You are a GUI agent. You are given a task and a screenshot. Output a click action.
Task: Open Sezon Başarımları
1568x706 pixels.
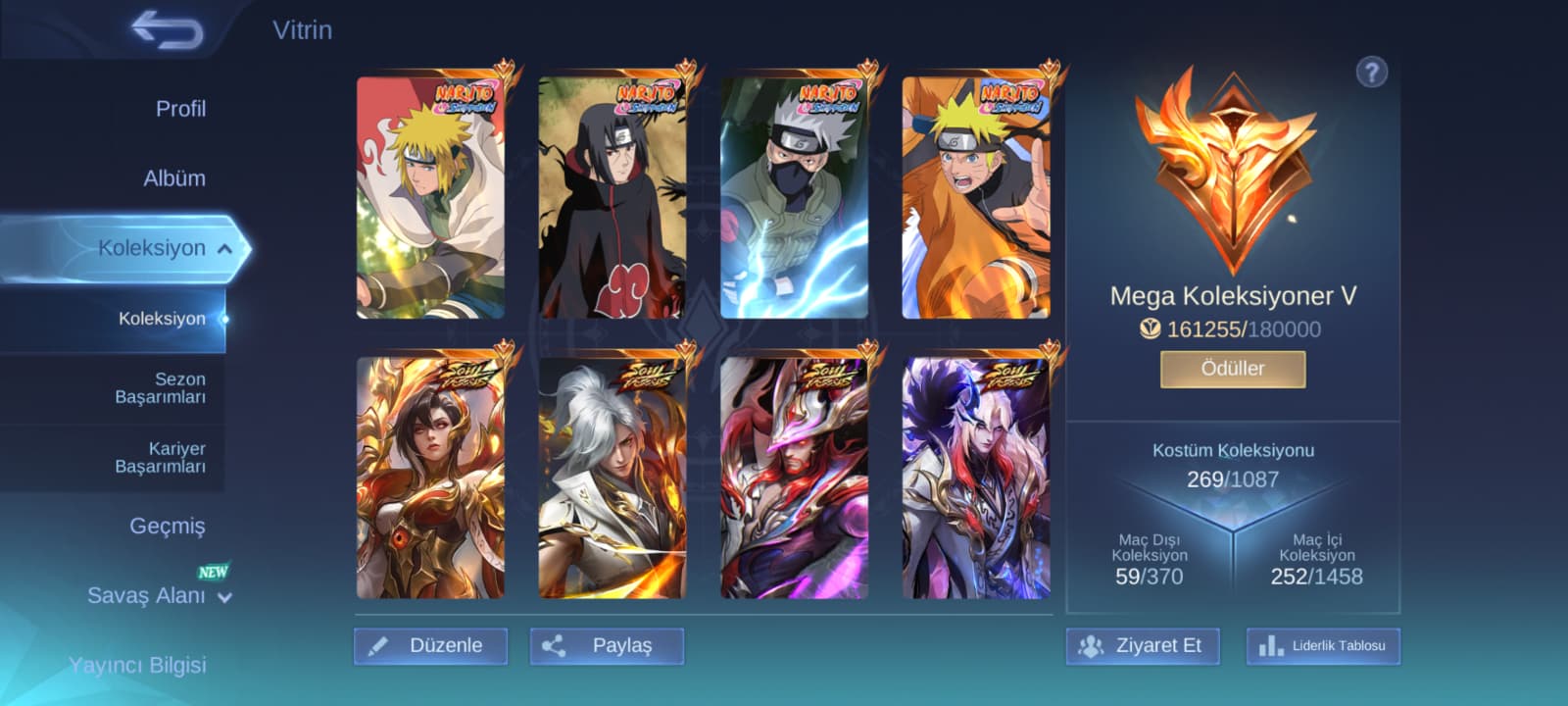[161, 388]
